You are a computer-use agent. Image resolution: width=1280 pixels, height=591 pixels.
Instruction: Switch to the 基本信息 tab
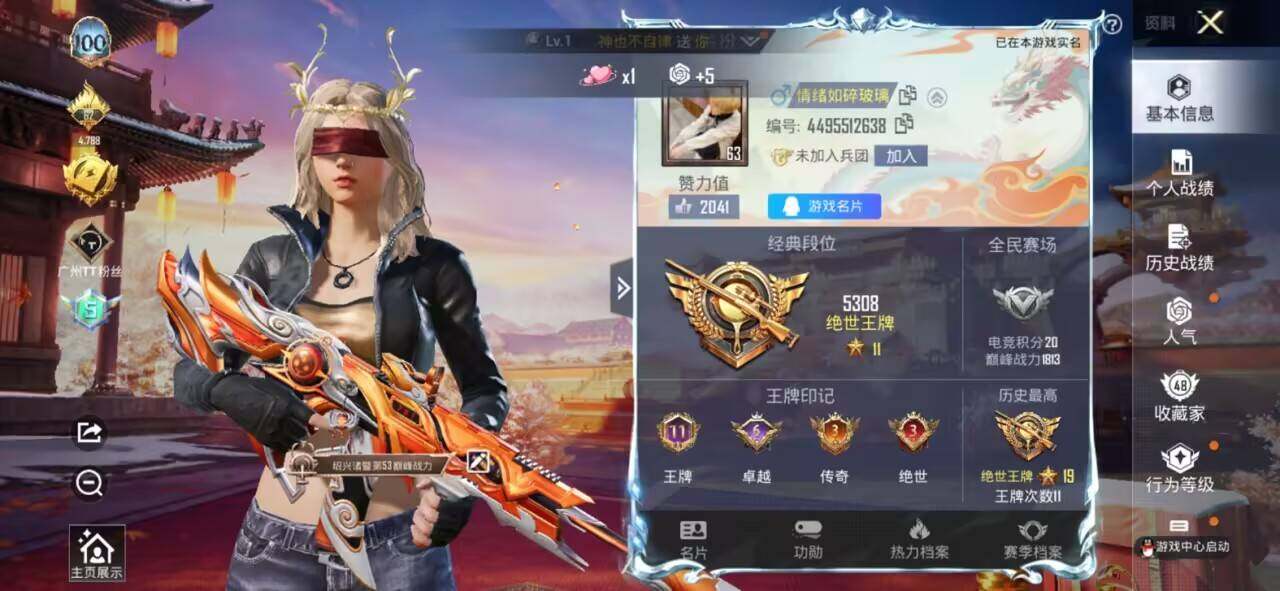[1180, 98]
